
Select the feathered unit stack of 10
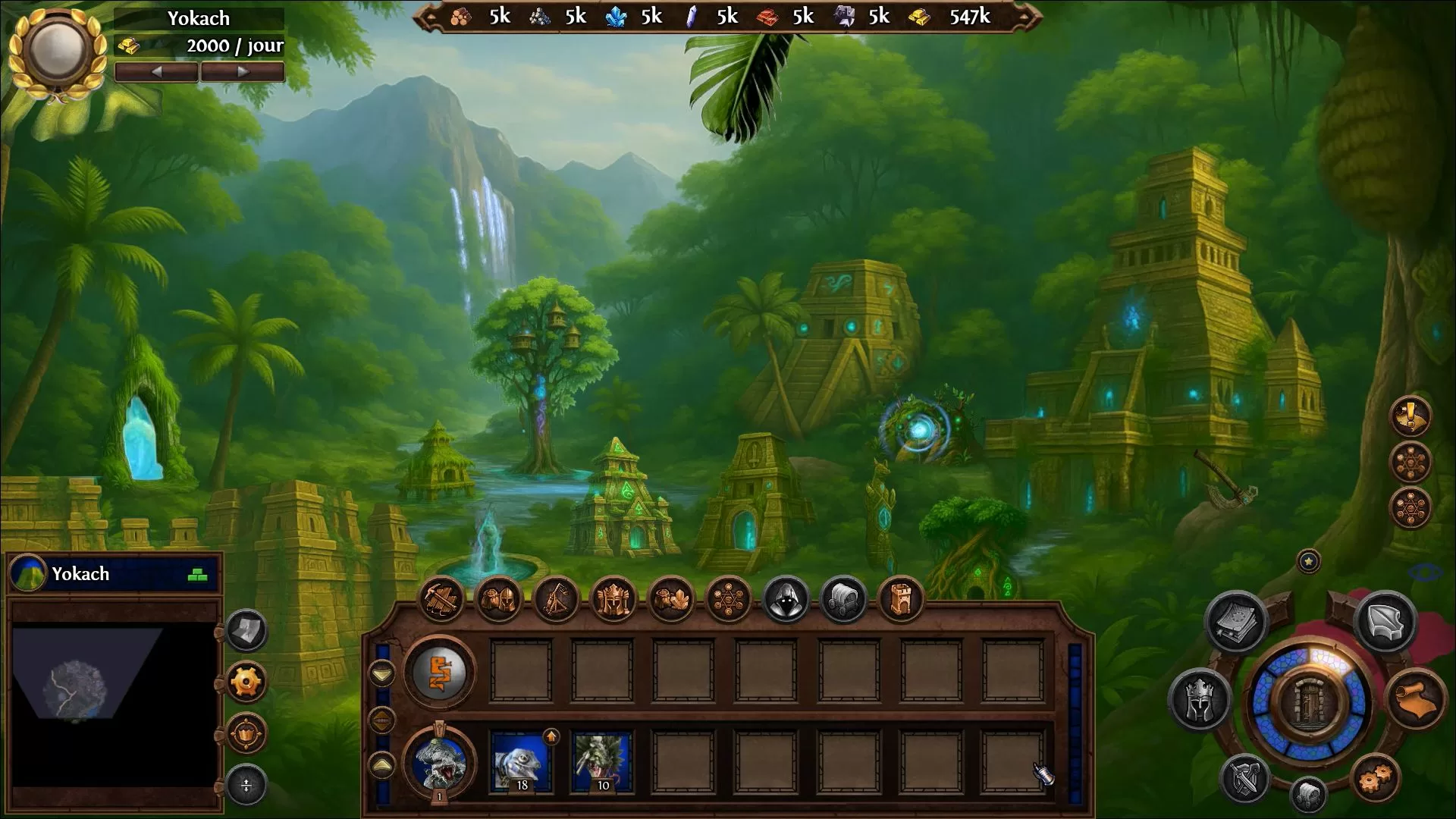[602, 761]
